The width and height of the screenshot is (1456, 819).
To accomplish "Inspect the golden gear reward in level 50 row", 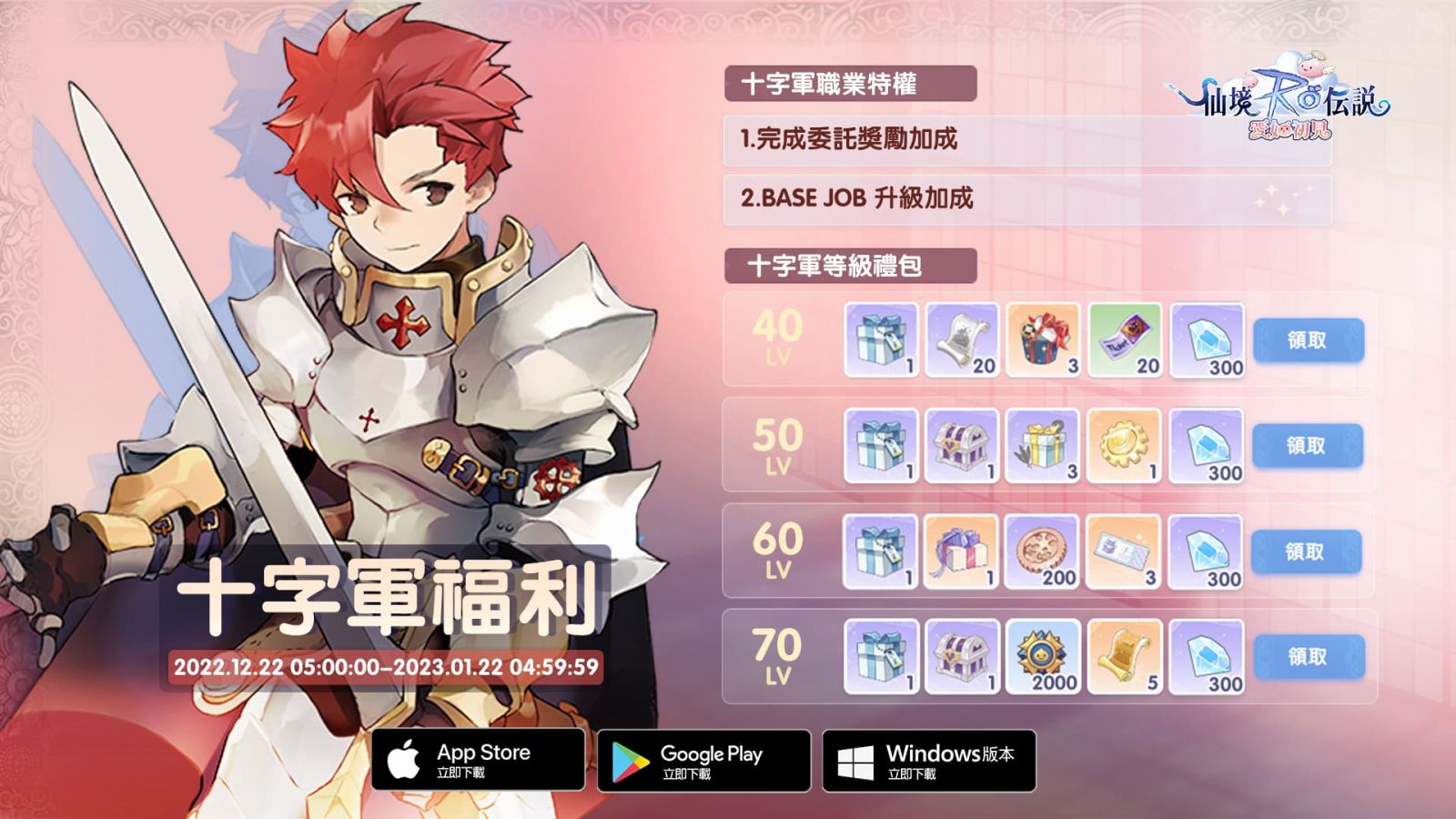I will pyautogui.click(x=1124, y=446).
